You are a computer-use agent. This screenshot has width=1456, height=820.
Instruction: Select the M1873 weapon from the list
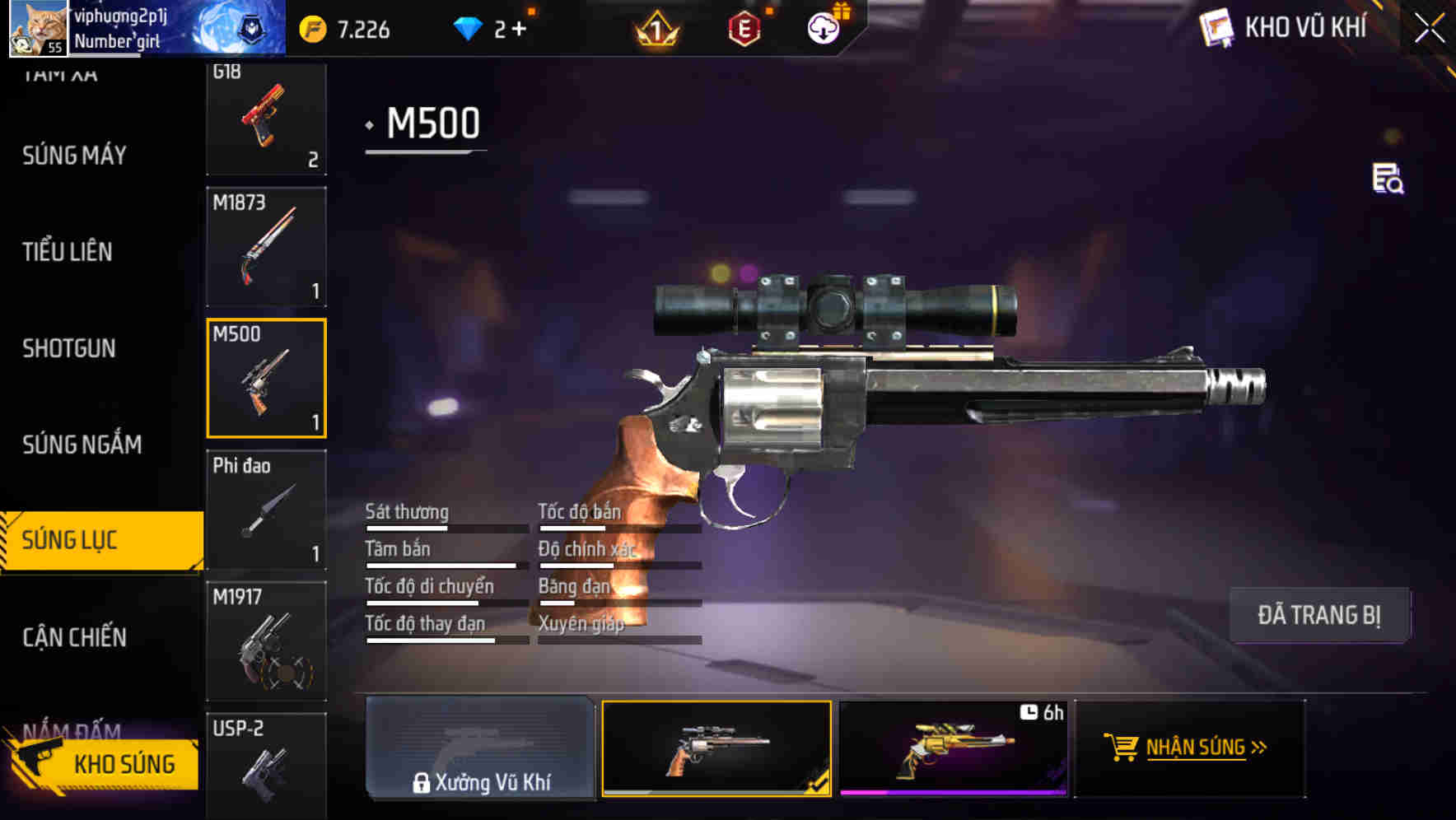click(x=266, y=247)
